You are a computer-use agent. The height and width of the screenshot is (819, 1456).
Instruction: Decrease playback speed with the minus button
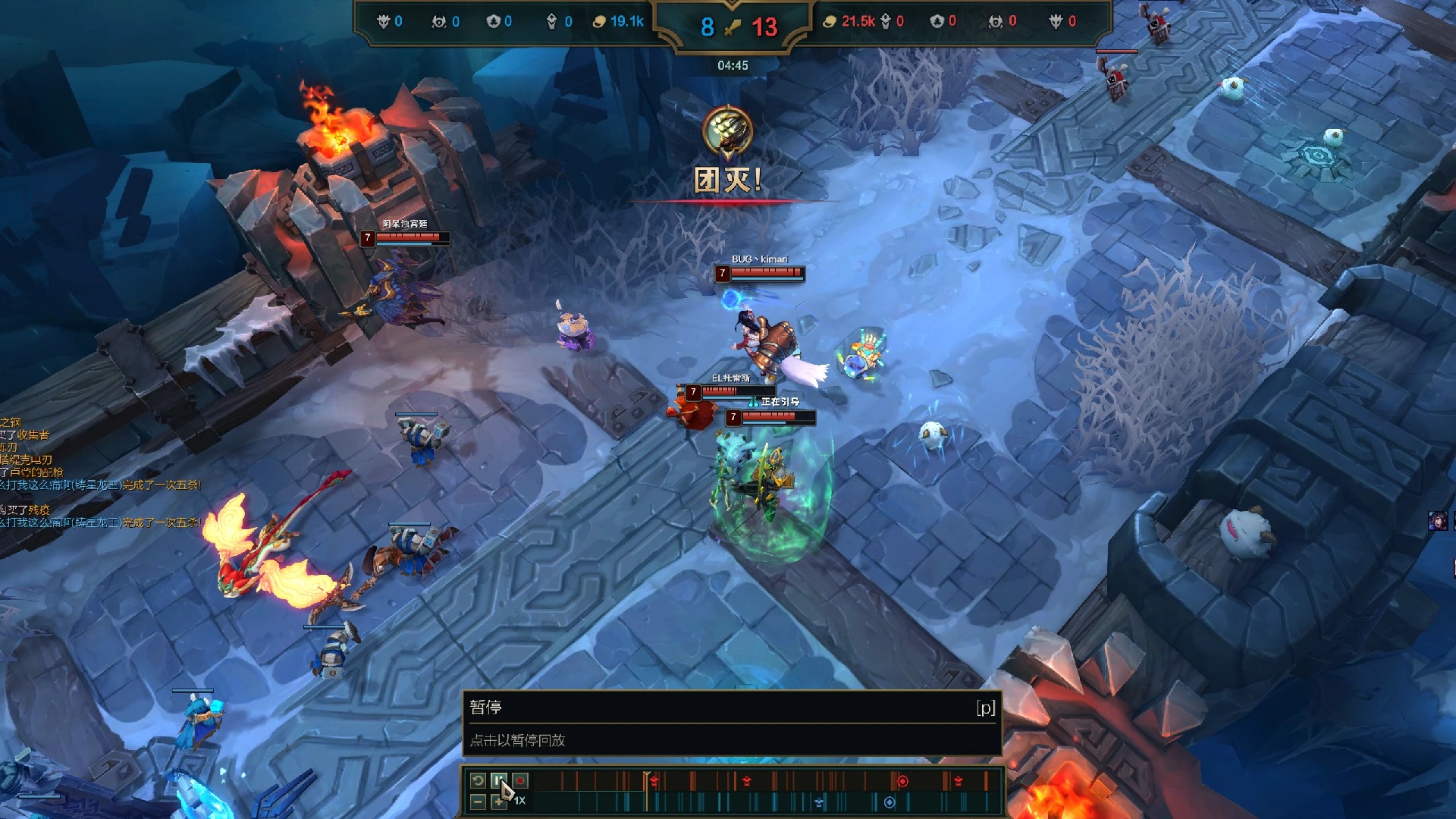[478, 802]
